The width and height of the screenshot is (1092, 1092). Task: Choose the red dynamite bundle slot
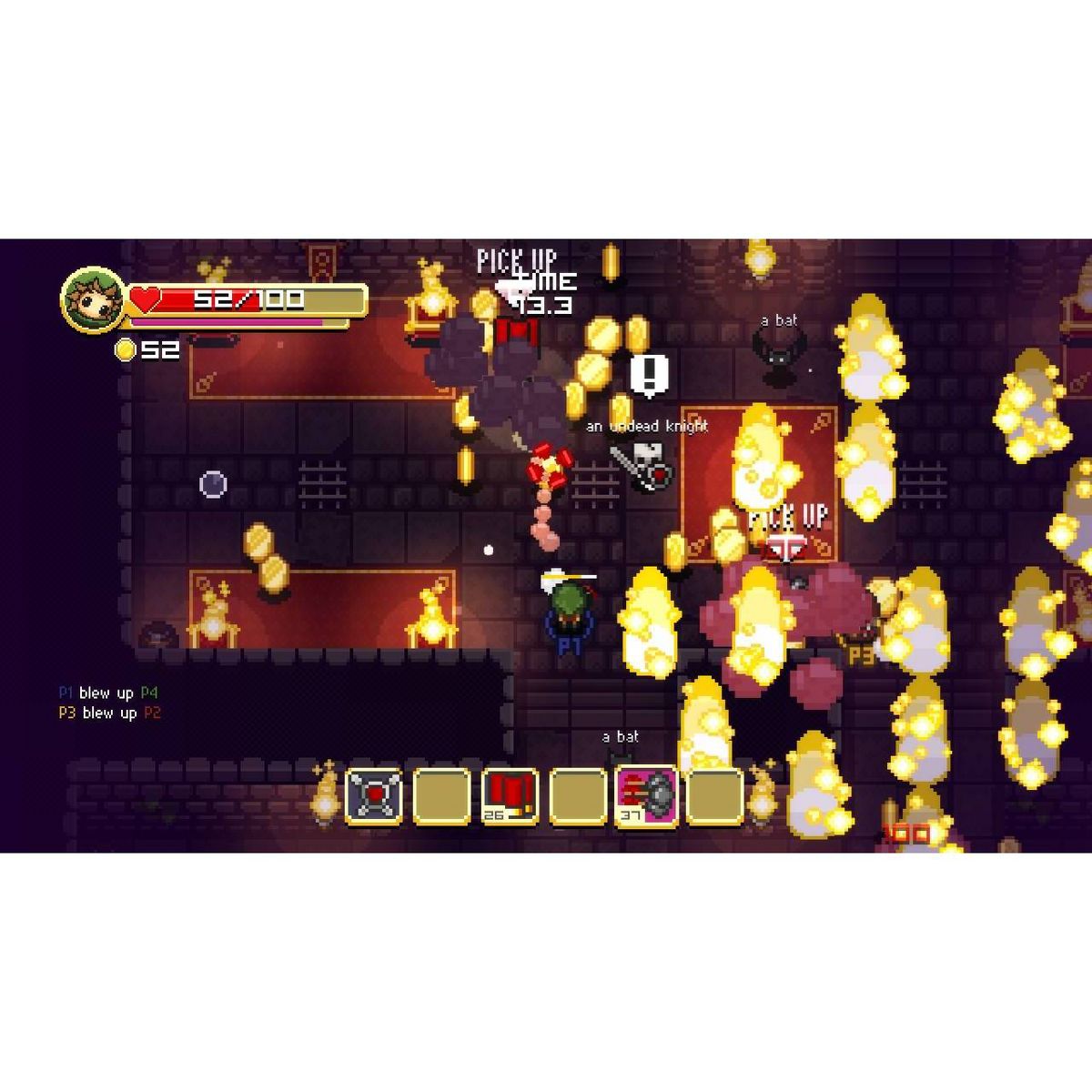510,796
